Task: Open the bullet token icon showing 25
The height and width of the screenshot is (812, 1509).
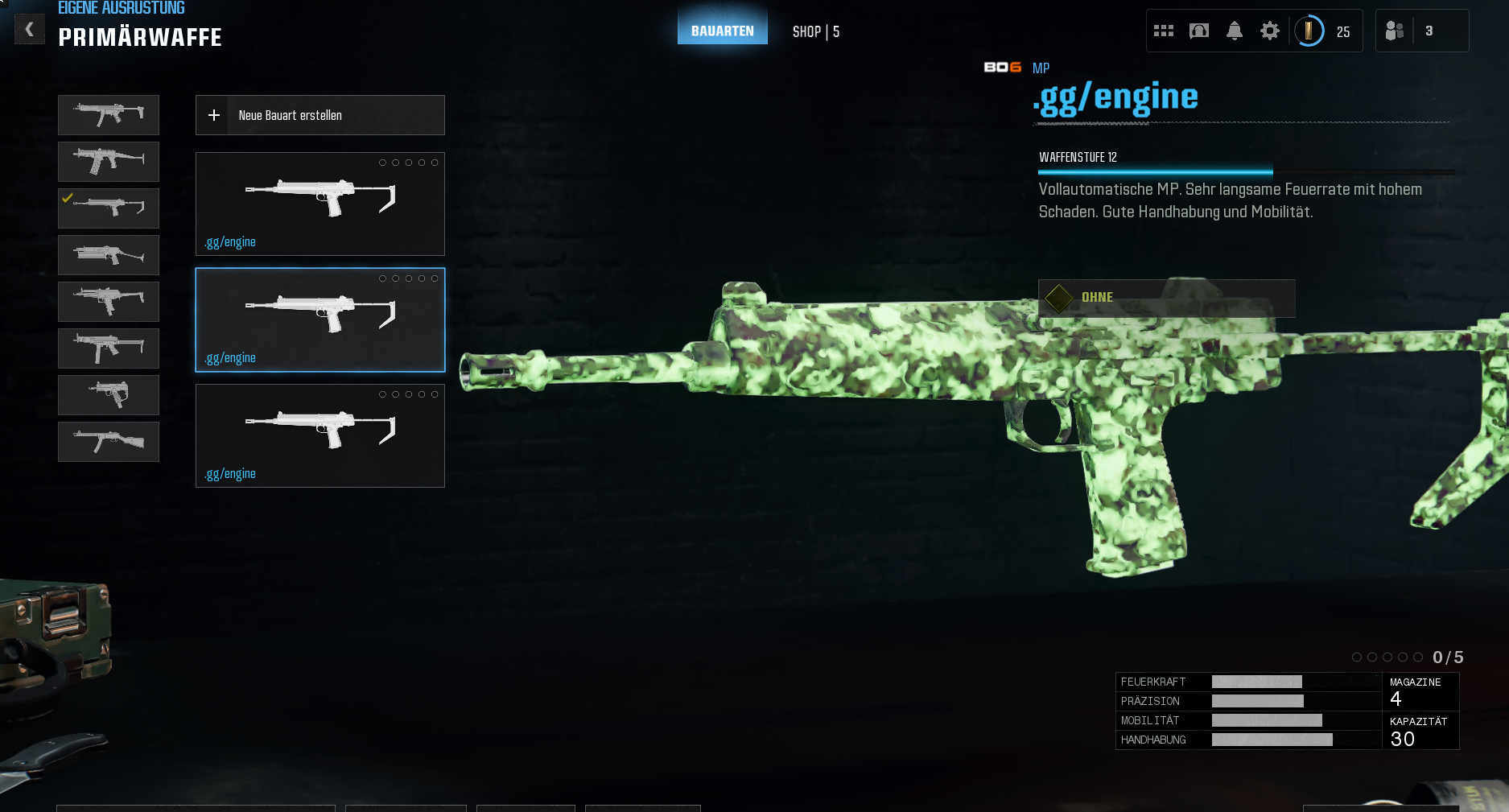Action: point(1309,31)
